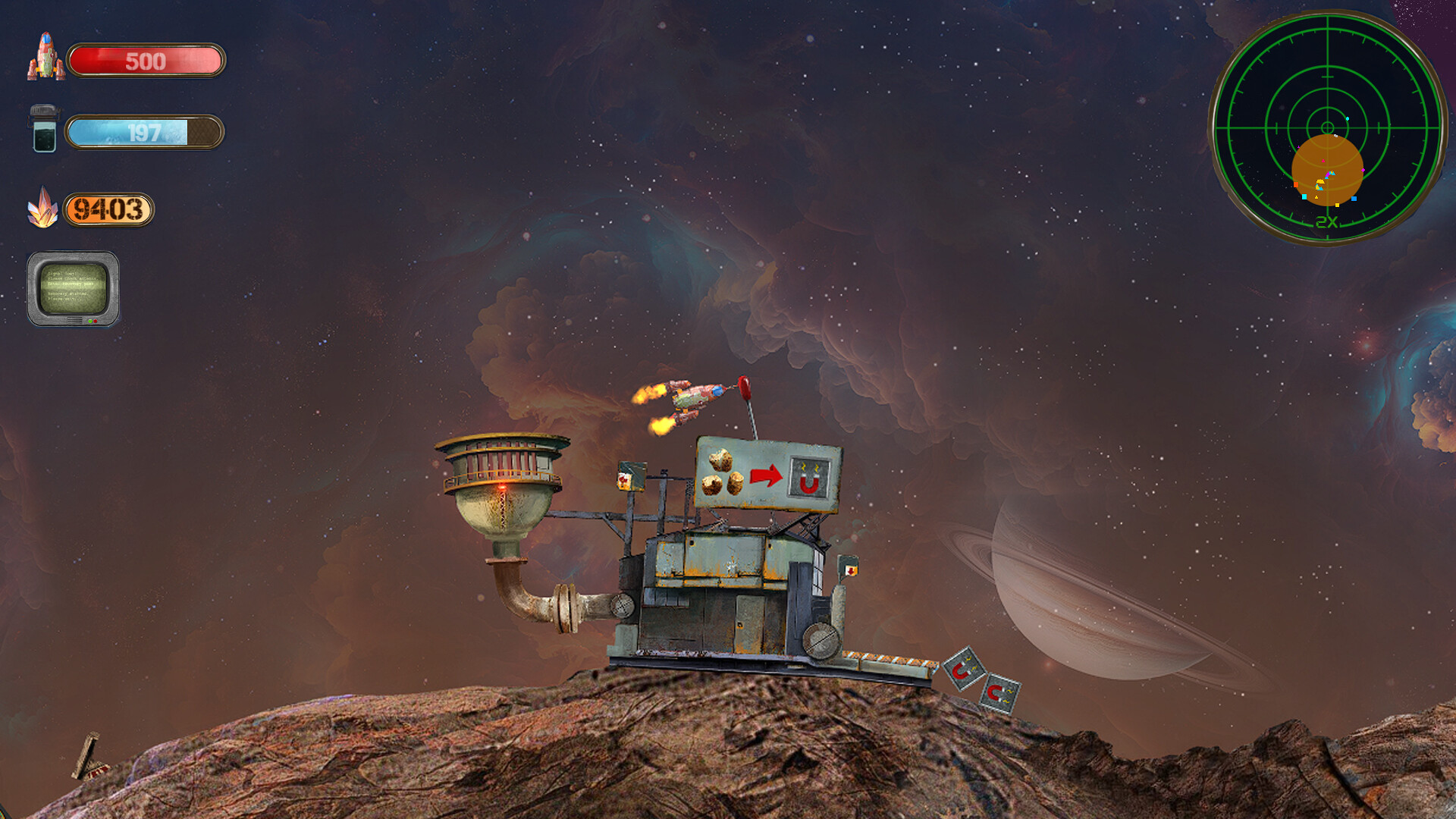Click the highlighted Metal recovery pass text
The height and width of the screenshot is (819, 1456).
point(71,284)
